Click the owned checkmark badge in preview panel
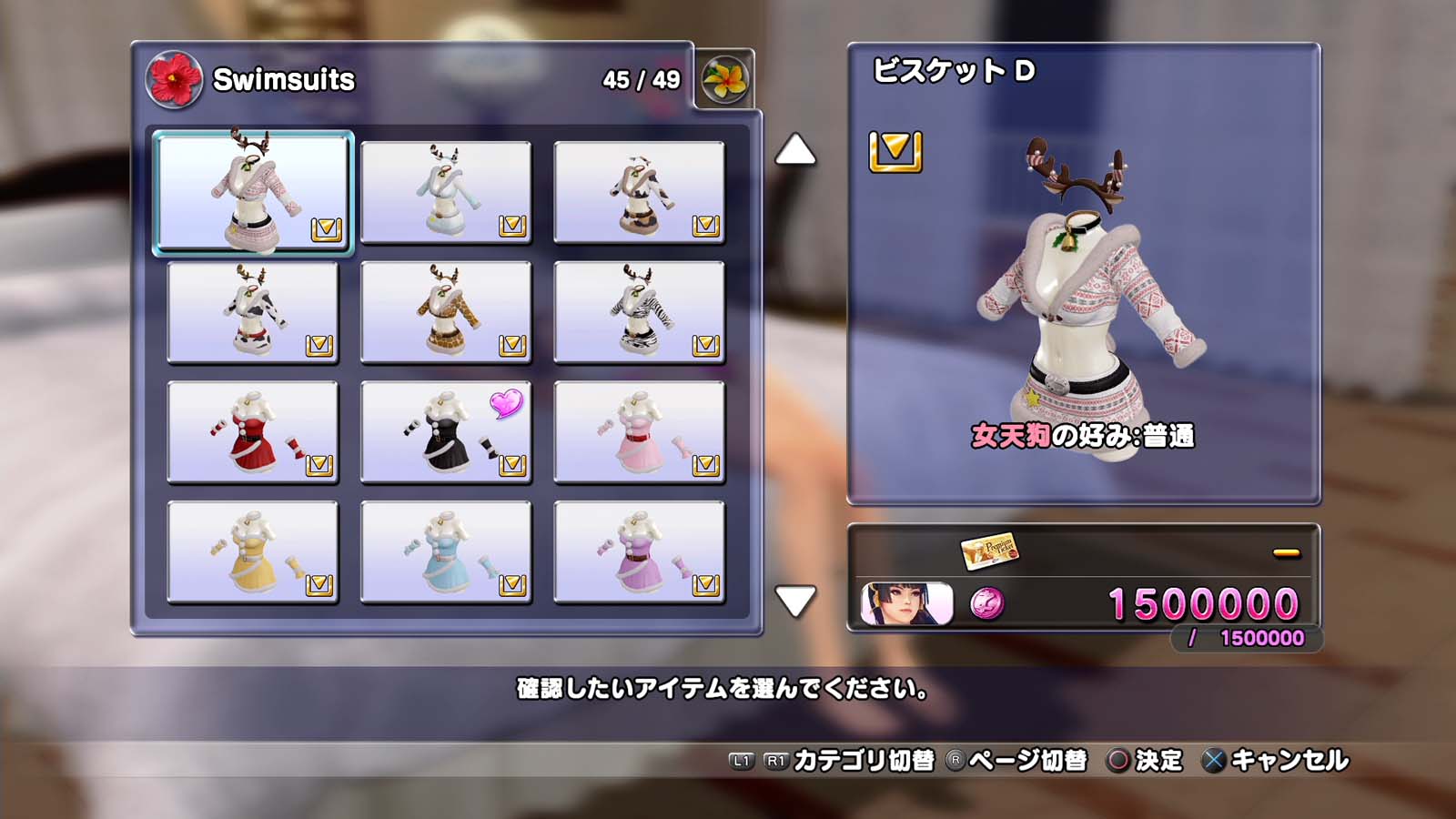The height and width of the screenshot is (819, 1456). (x=895, y=151)
